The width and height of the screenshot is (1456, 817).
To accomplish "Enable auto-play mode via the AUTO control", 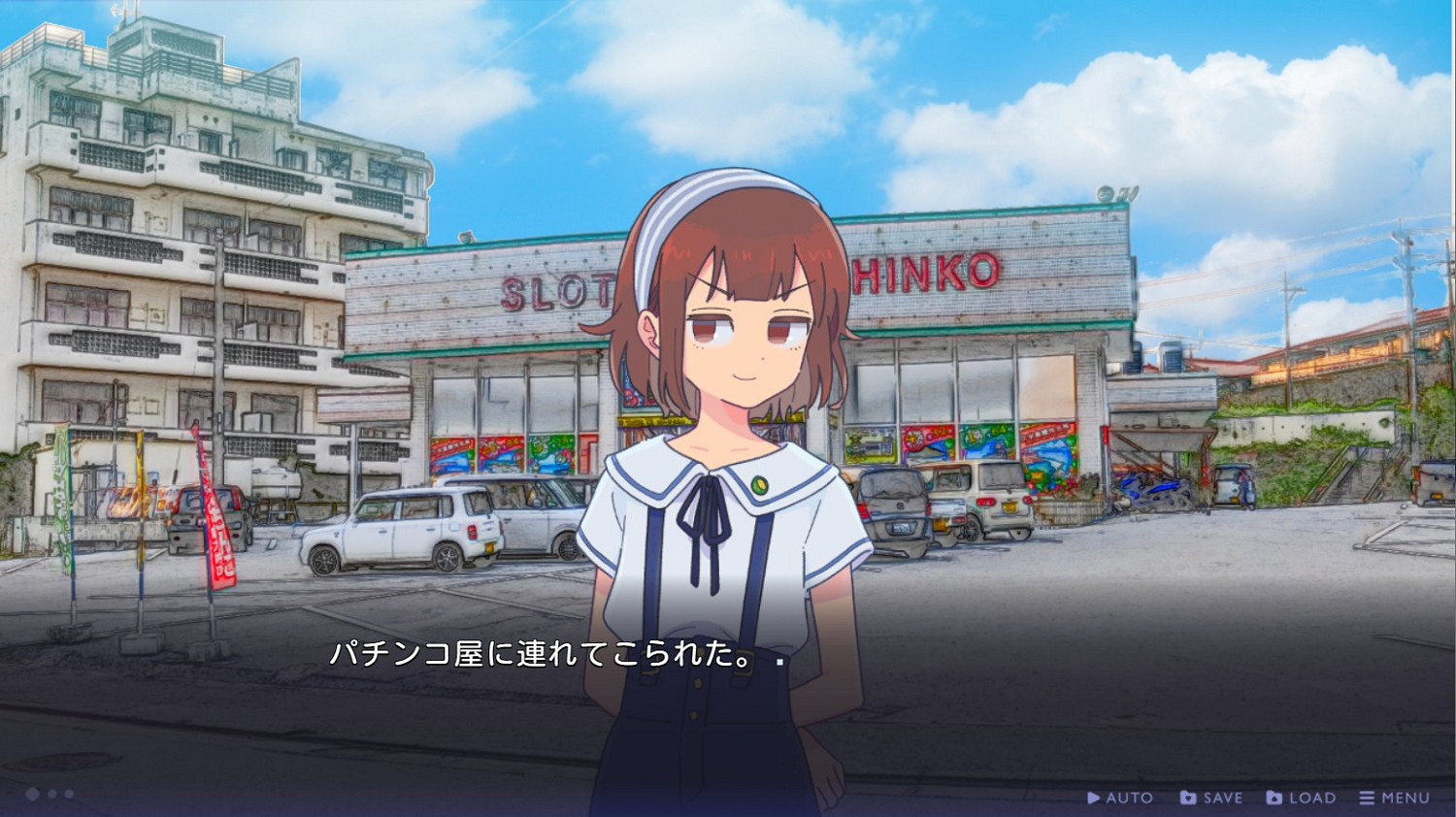I will click(x=1126, y=797).
